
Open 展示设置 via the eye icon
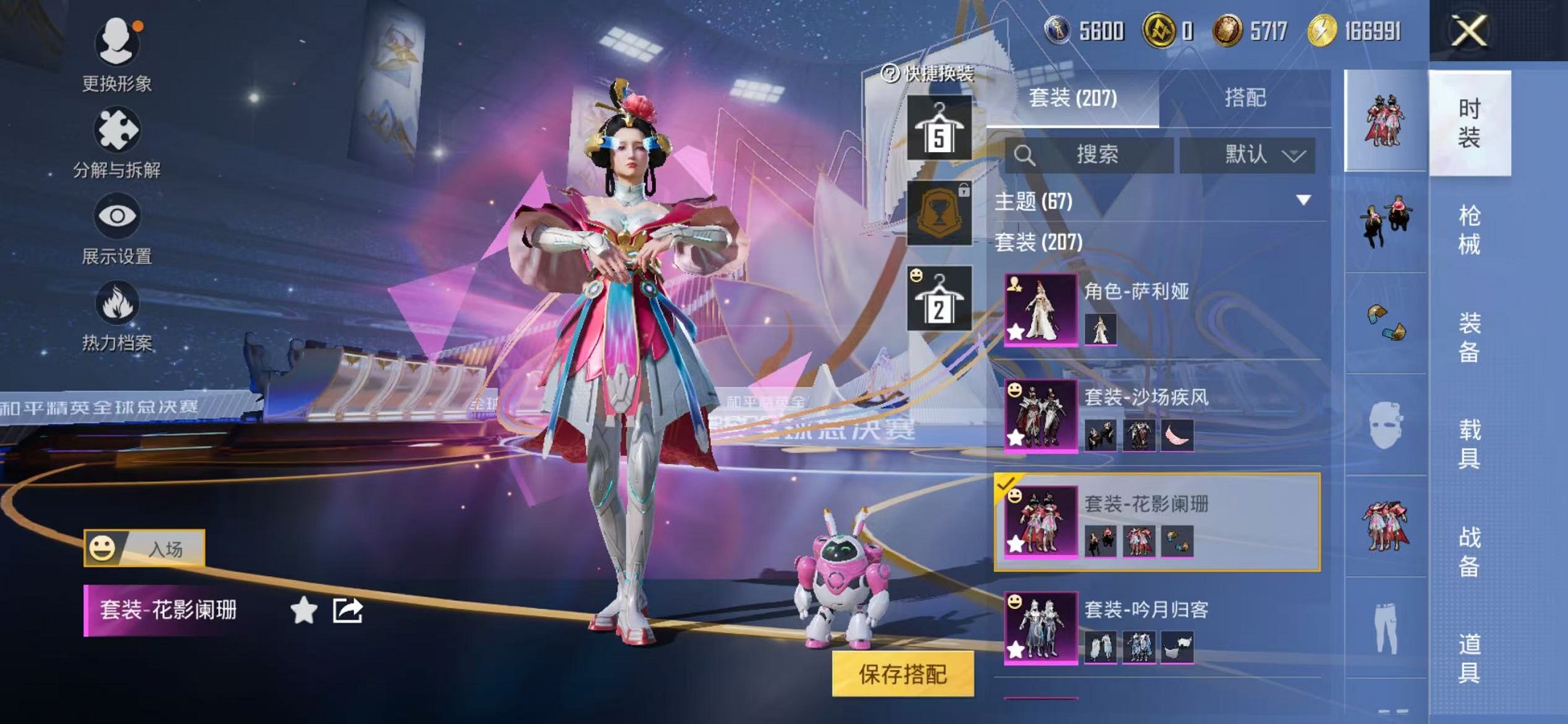tap(119, 216)
